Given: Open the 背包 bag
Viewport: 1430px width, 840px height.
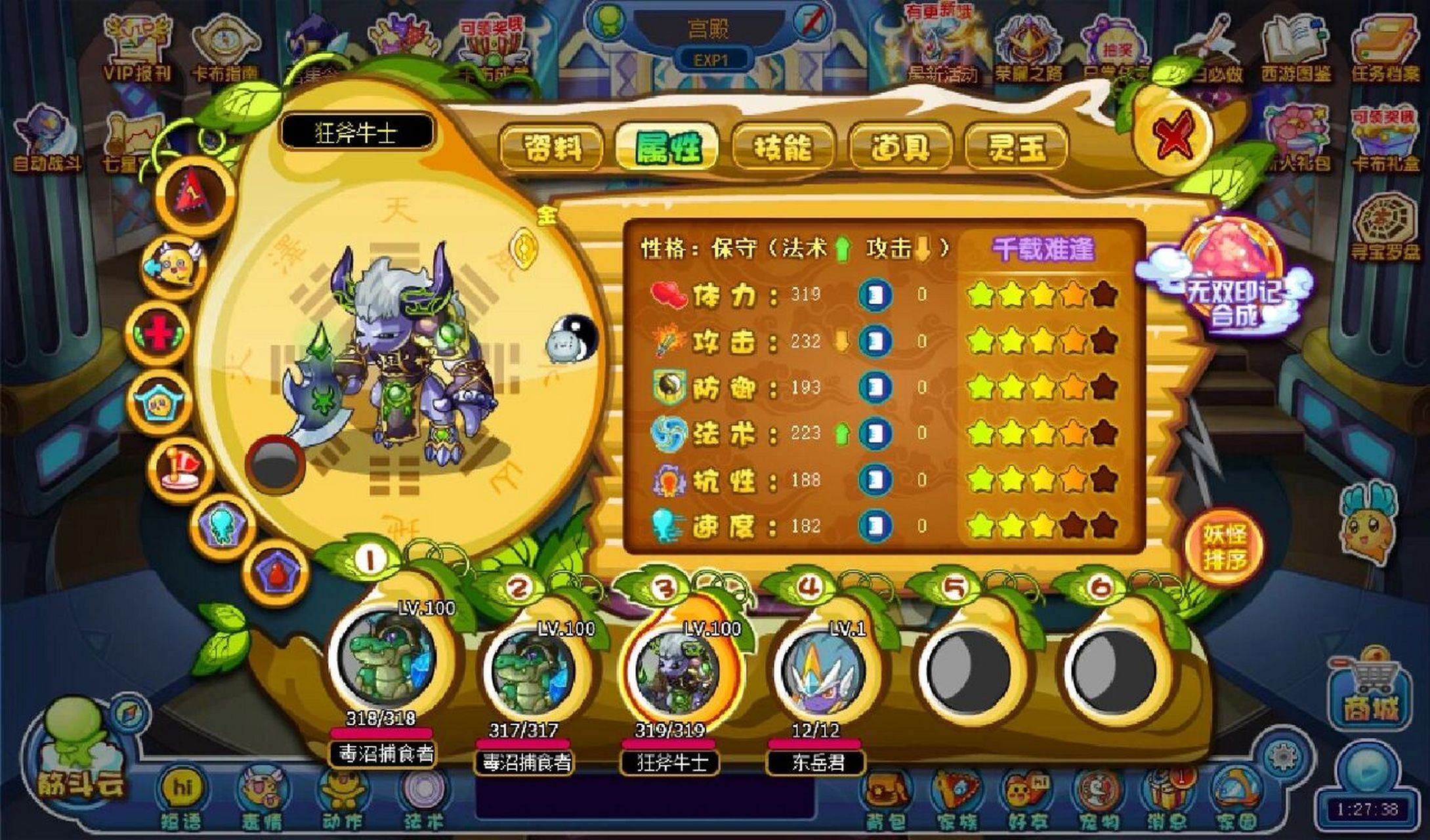Looking at the screenshot, I should pyautogui.click(x=885, y=797).
